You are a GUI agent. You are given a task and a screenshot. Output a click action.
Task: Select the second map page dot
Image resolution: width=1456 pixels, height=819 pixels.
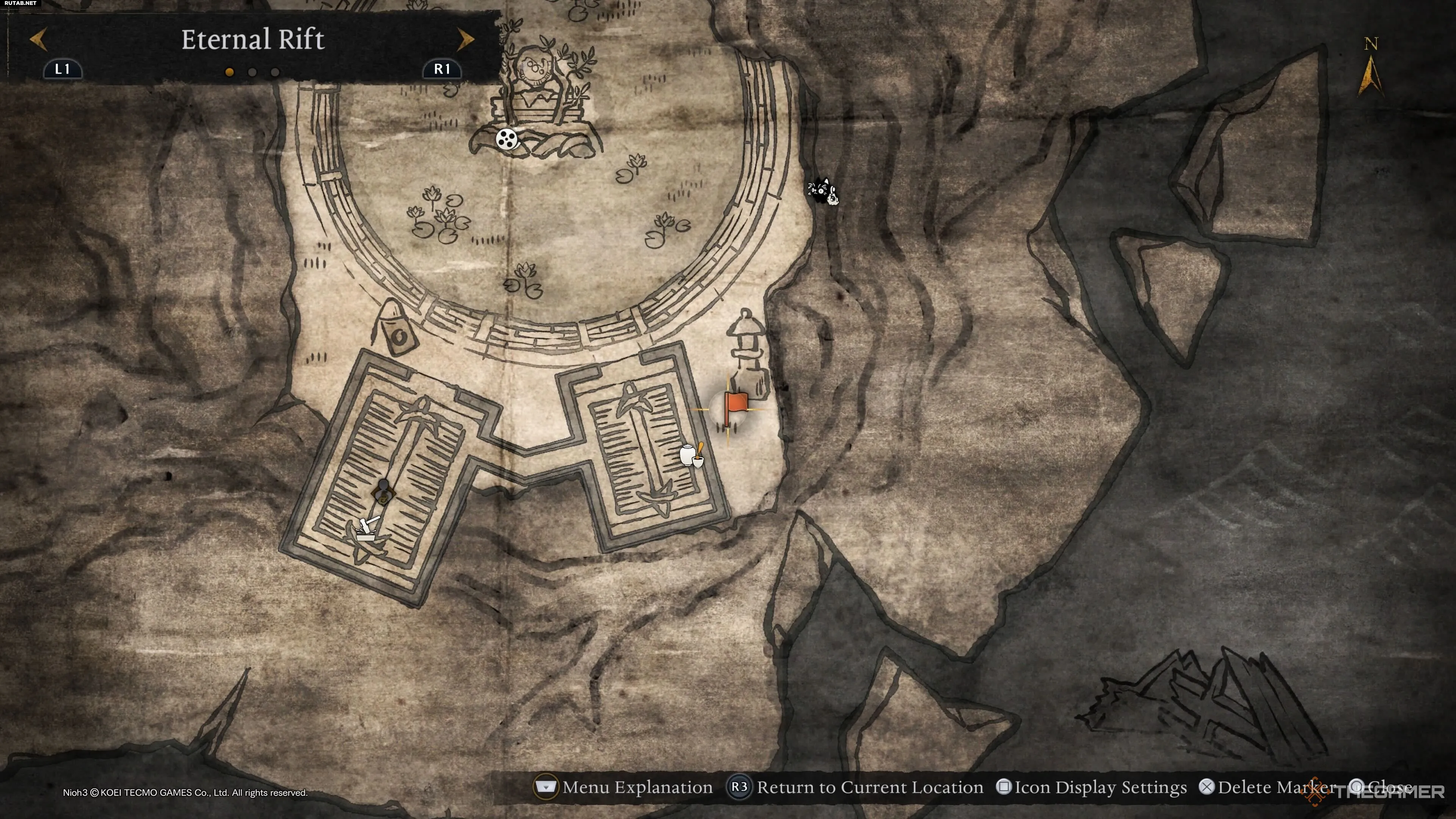click(252, 72)
